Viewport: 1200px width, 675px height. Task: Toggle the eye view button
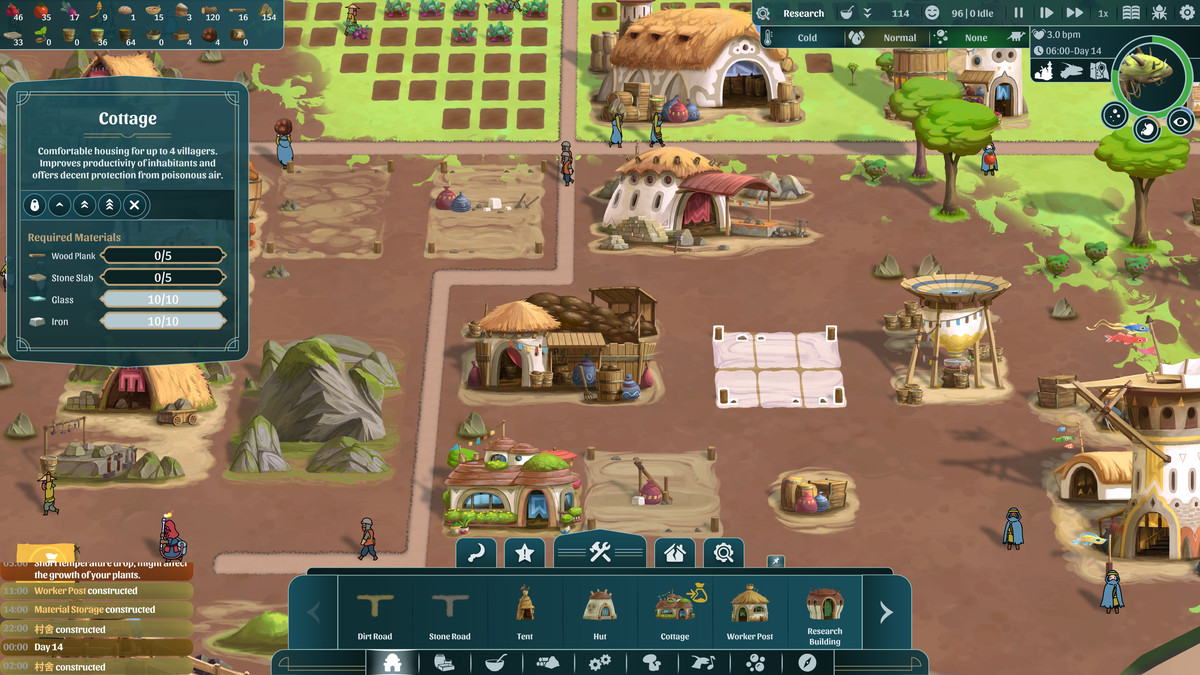(1181, 120)
